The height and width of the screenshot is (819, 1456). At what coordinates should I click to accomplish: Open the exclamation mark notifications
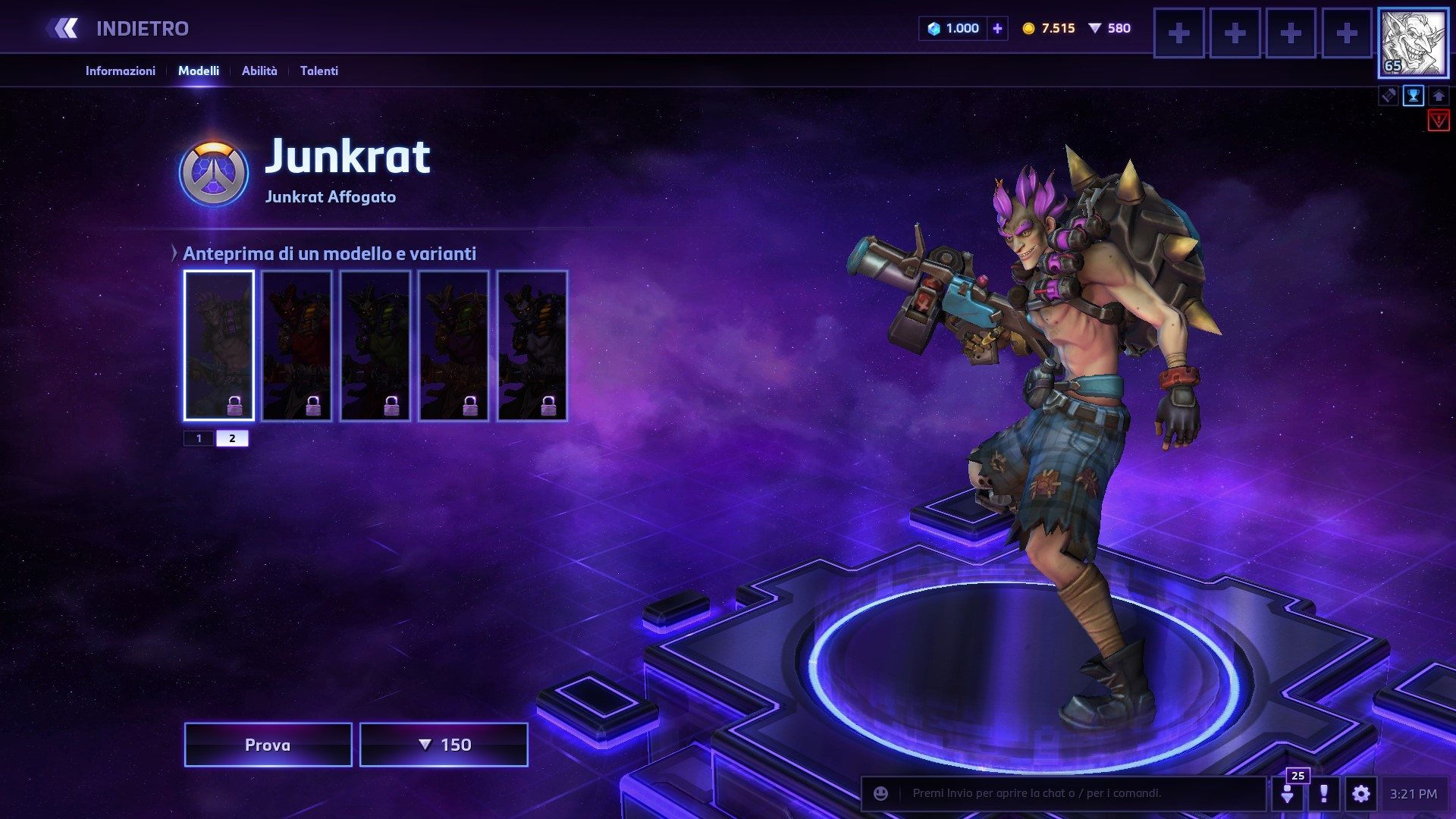pyautogui.click(x=1324, y=794)
